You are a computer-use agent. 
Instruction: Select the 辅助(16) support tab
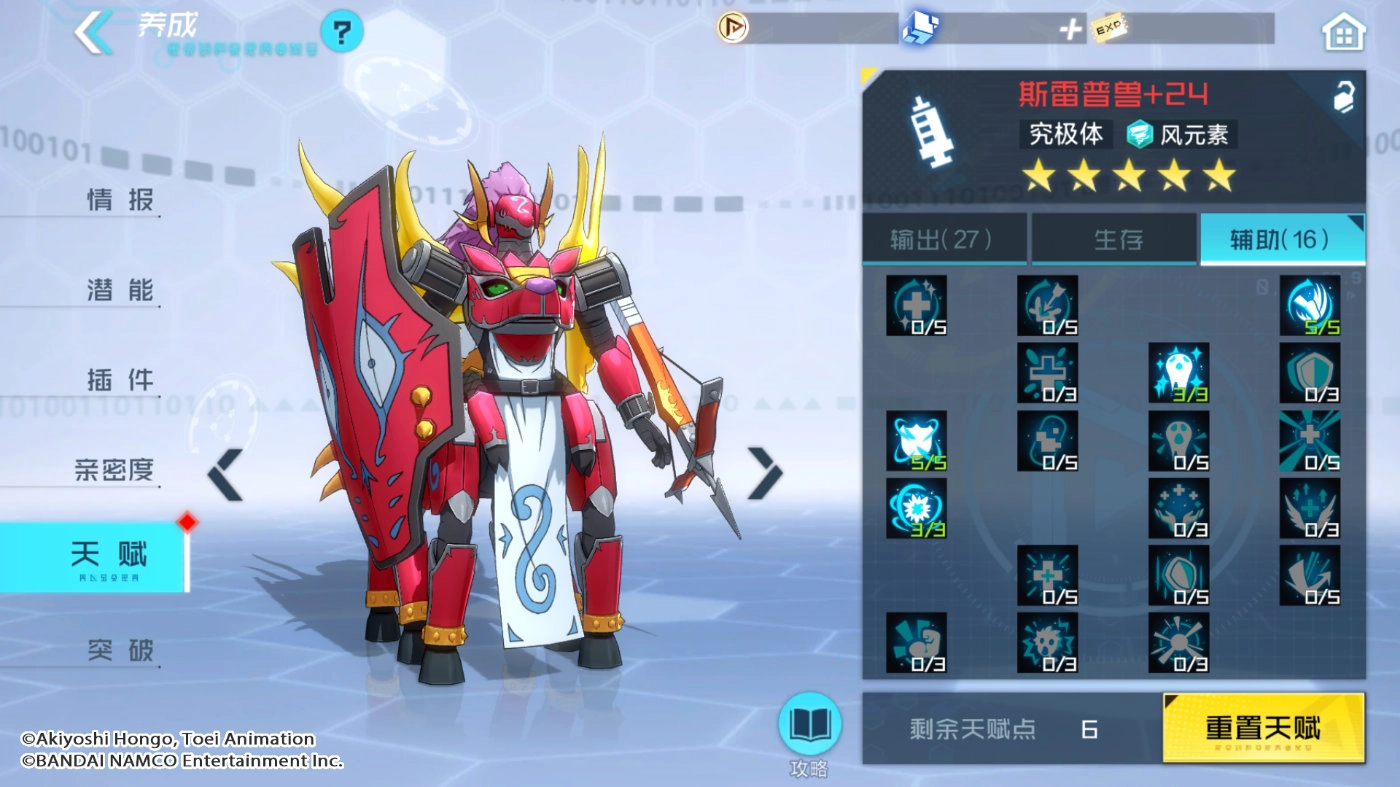pos(1283,239)
